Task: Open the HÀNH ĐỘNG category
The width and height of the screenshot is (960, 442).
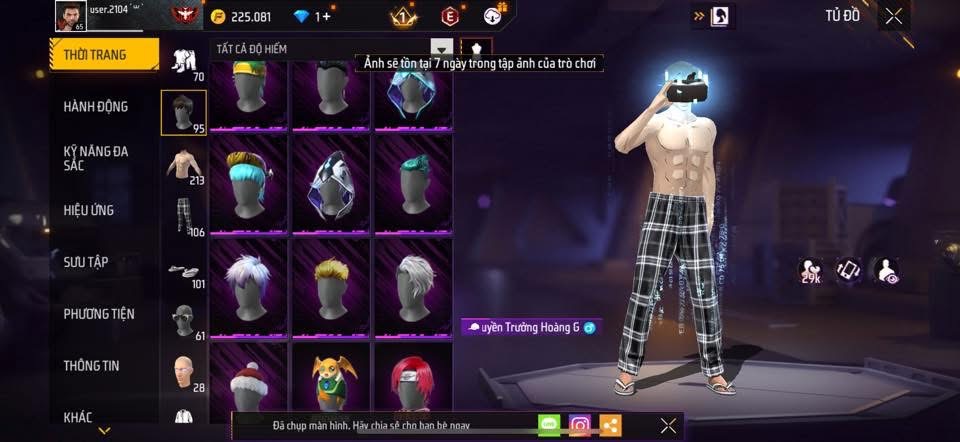Action: [x=96, y=107]
